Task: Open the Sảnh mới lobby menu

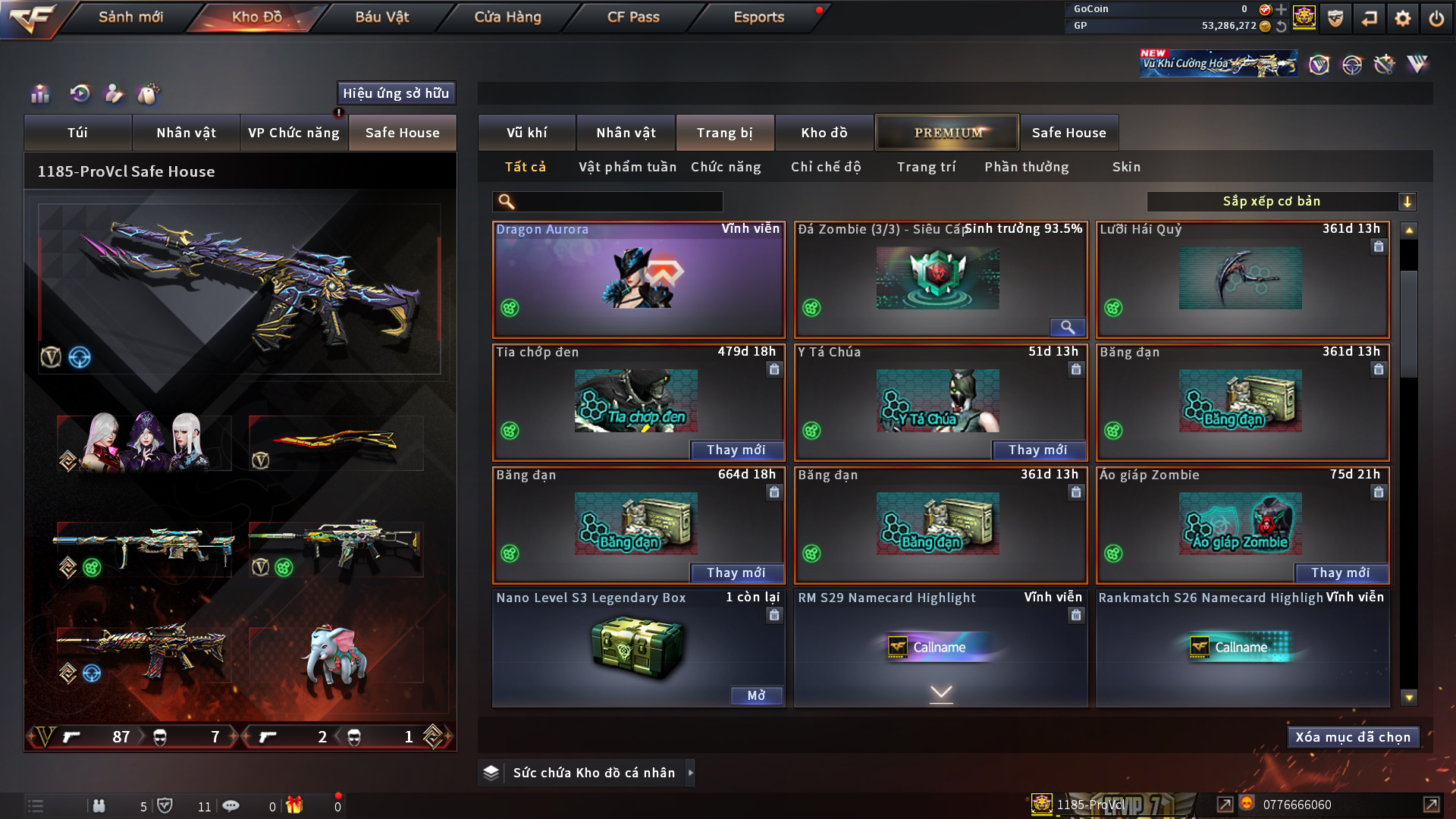Action: coord(130,17)
